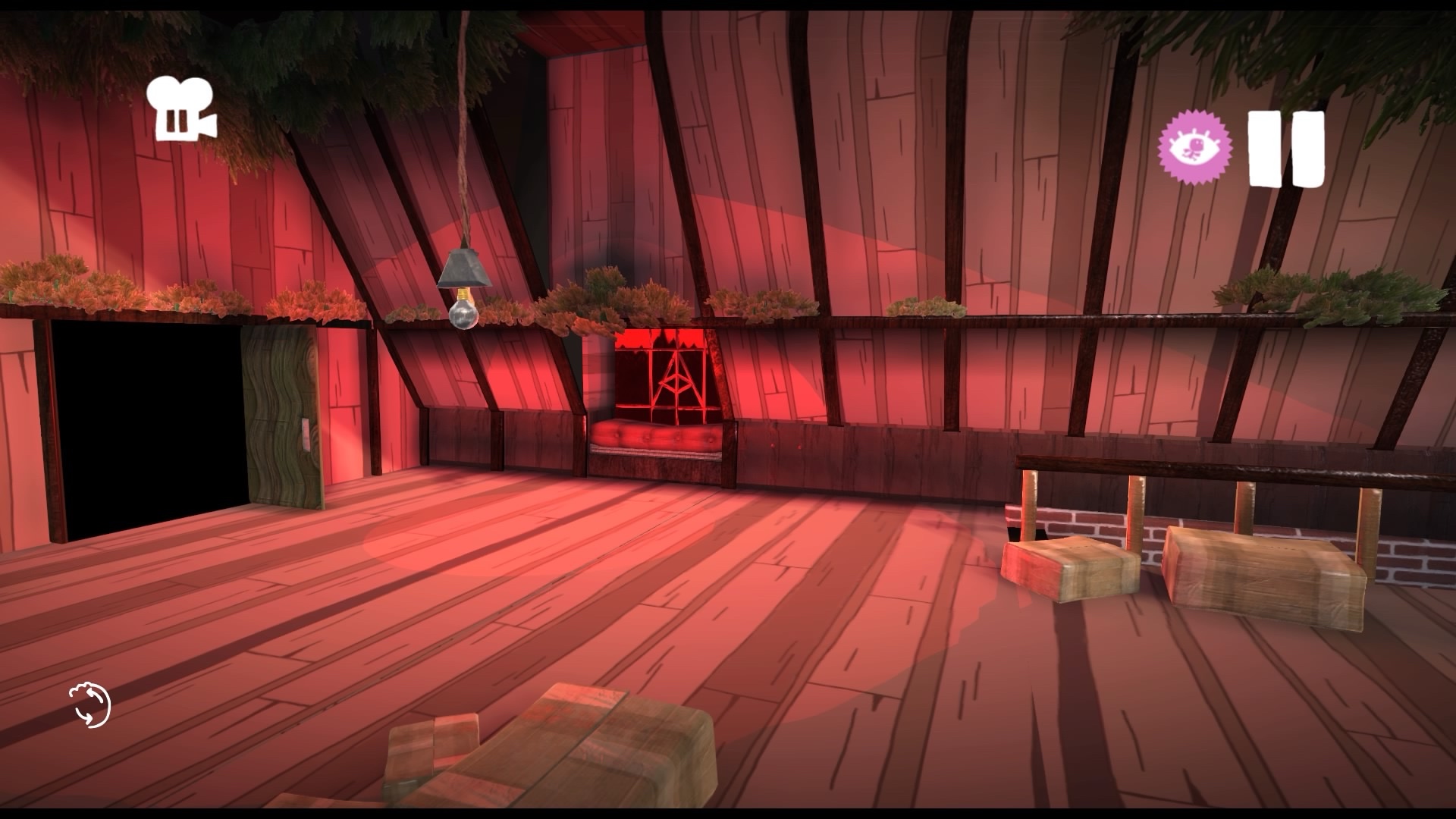Viewport: 1456px width, 819px height.
Task: Activate the circular rotate arrows icon
Action: 89,705
